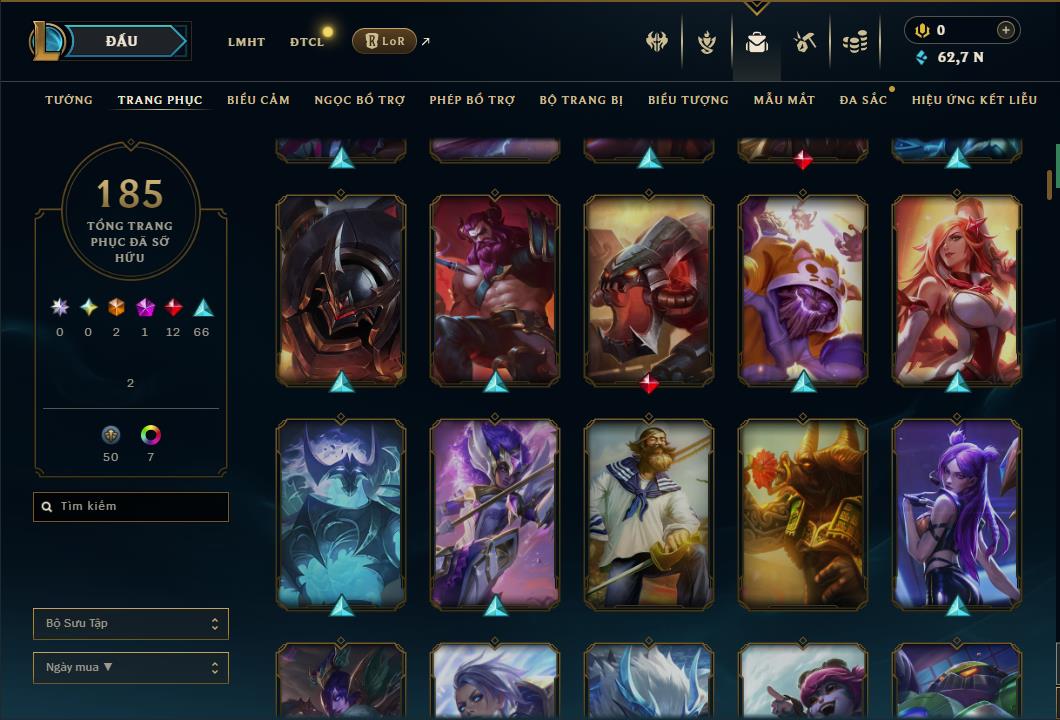
Task: Switch to NGỌC BỔ TRỢ tab
Action: [x=359, y=100]
